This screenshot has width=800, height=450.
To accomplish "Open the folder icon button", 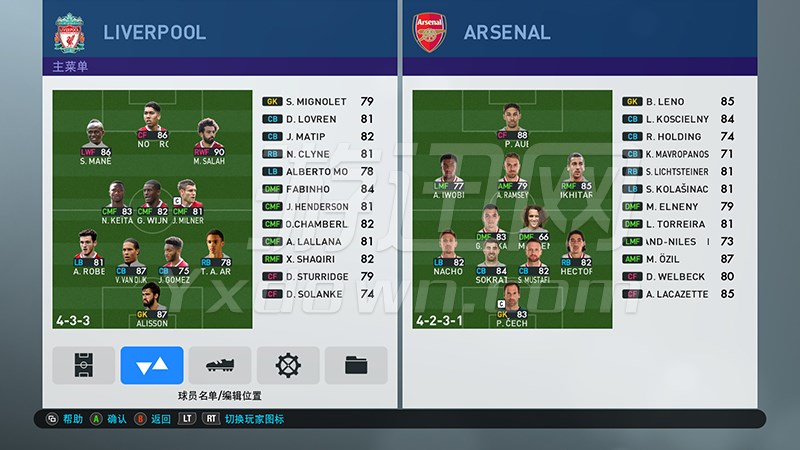I will click(356, 366).
